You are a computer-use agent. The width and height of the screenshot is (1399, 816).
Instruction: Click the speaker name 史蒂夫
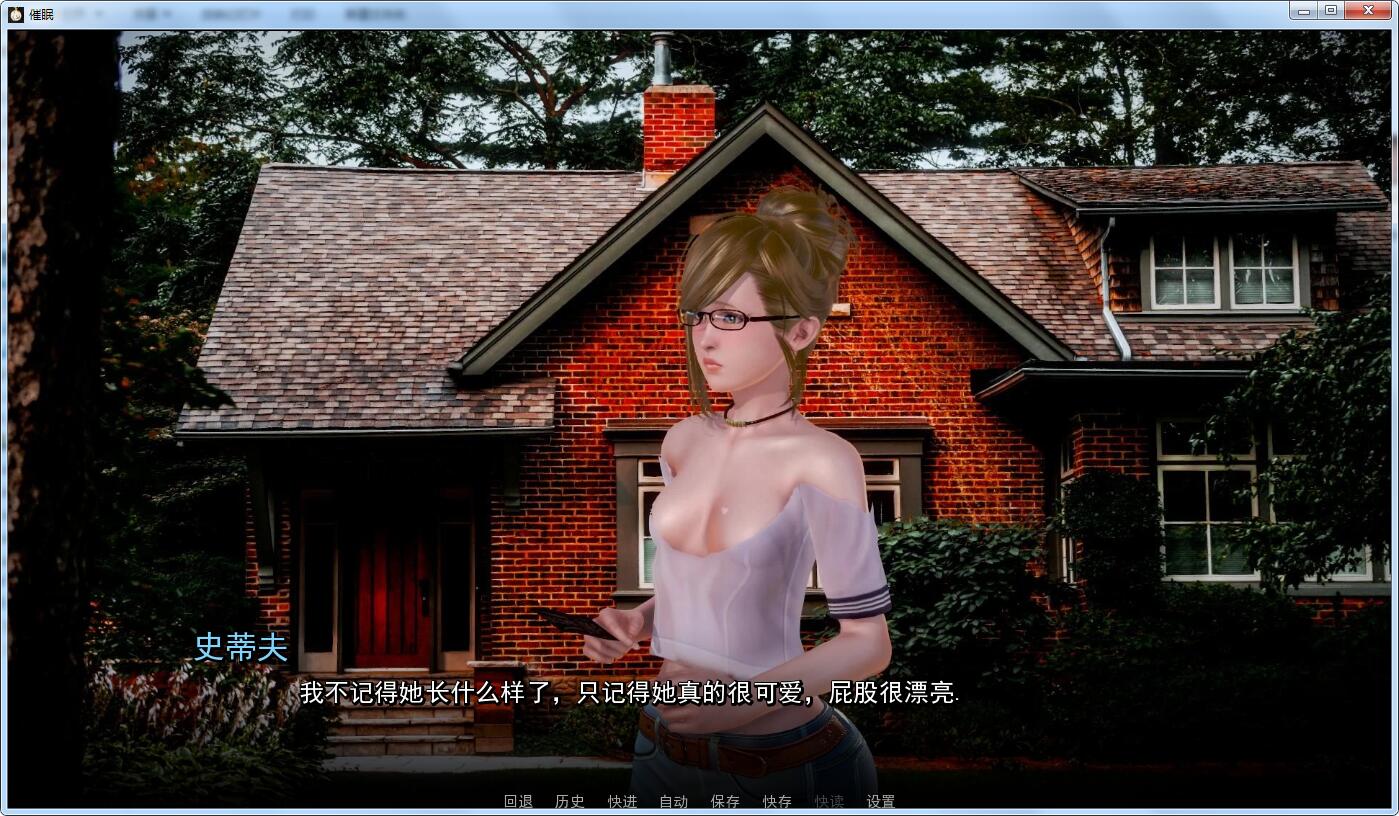click(240, 648)
